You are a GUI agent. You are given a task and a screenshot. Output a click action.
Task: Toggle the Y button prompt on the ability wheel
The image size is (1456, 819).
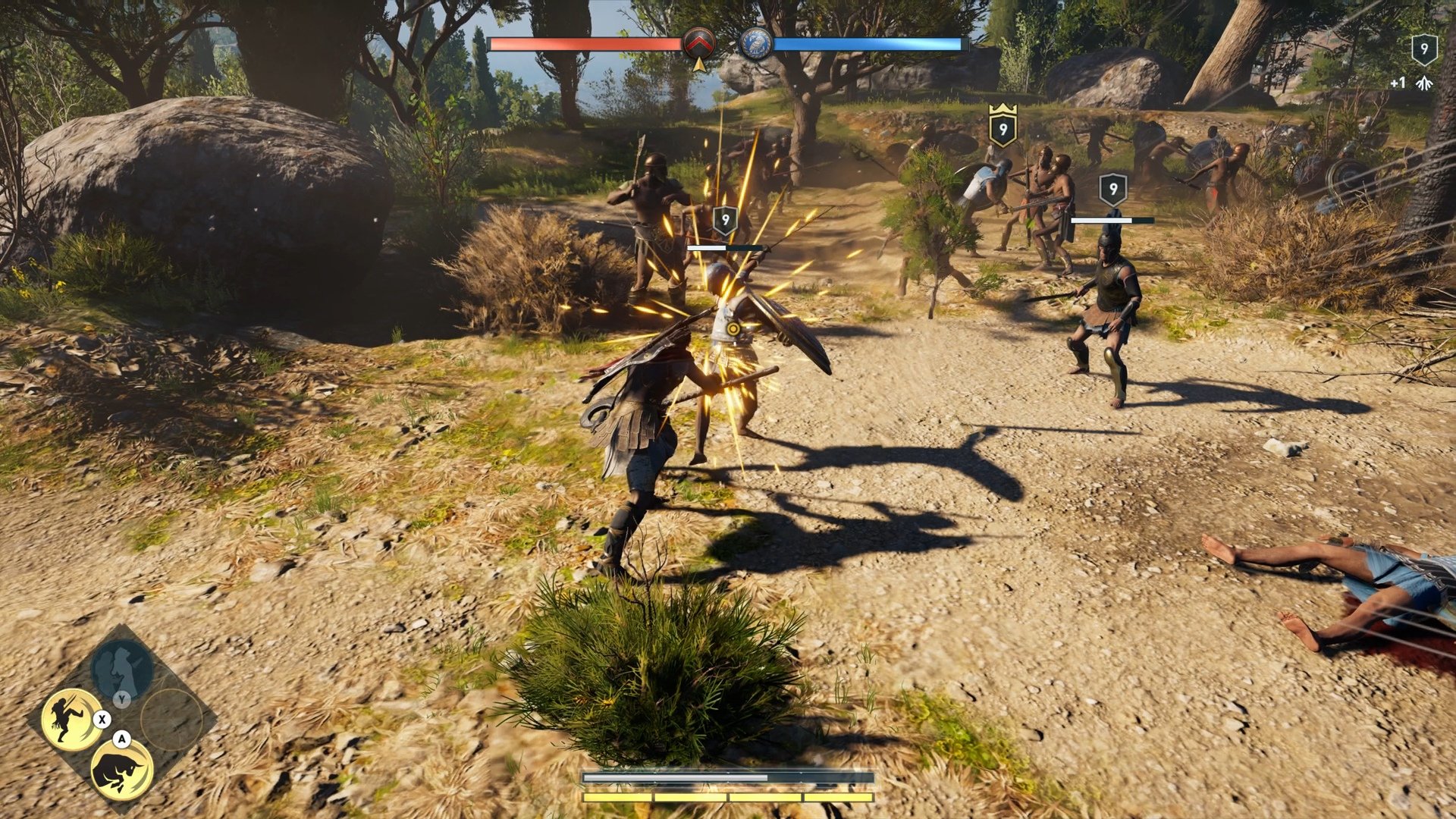coord(121,699)
